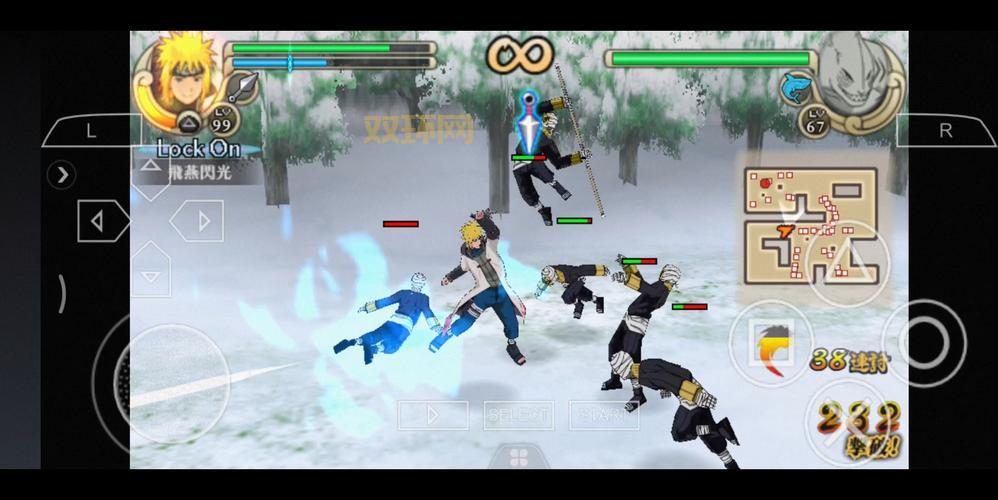Open the emulator menu with four-dot icon
Viewport: 998px width, 500px height.
coord(519,457)
